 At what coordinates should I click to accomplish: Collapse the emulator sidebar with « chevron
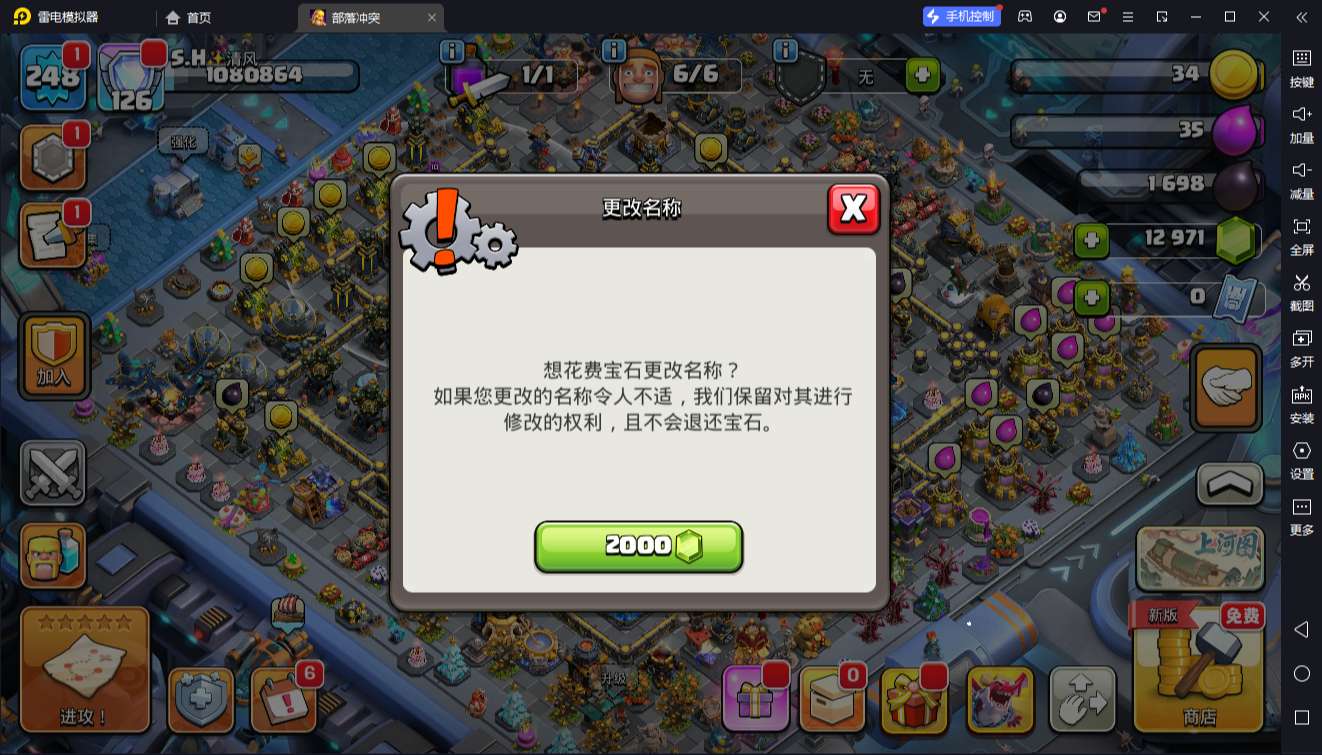[x=1302, y=17]
